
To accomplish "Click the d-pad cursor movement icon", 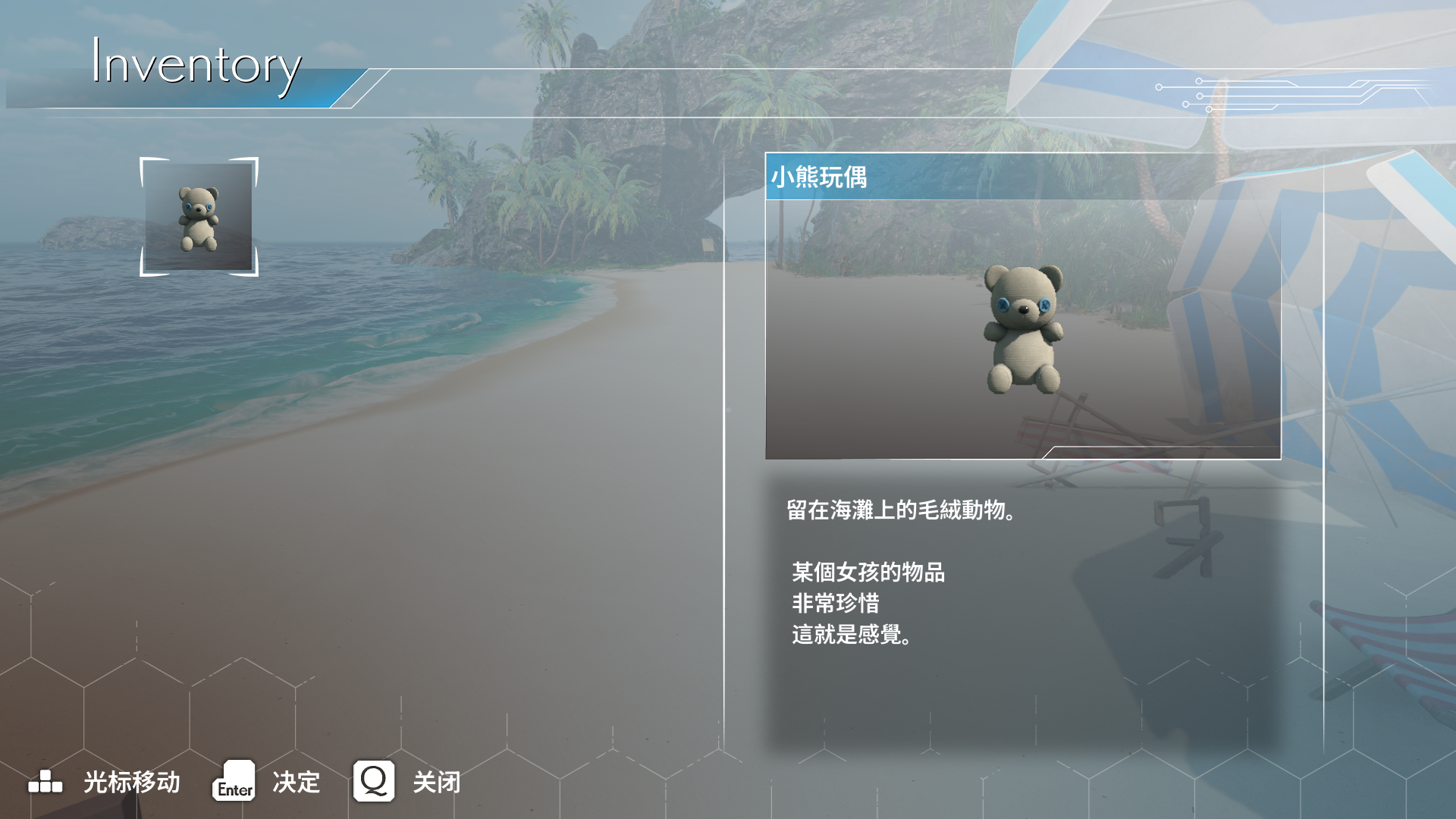I will (x=43, y=783).
